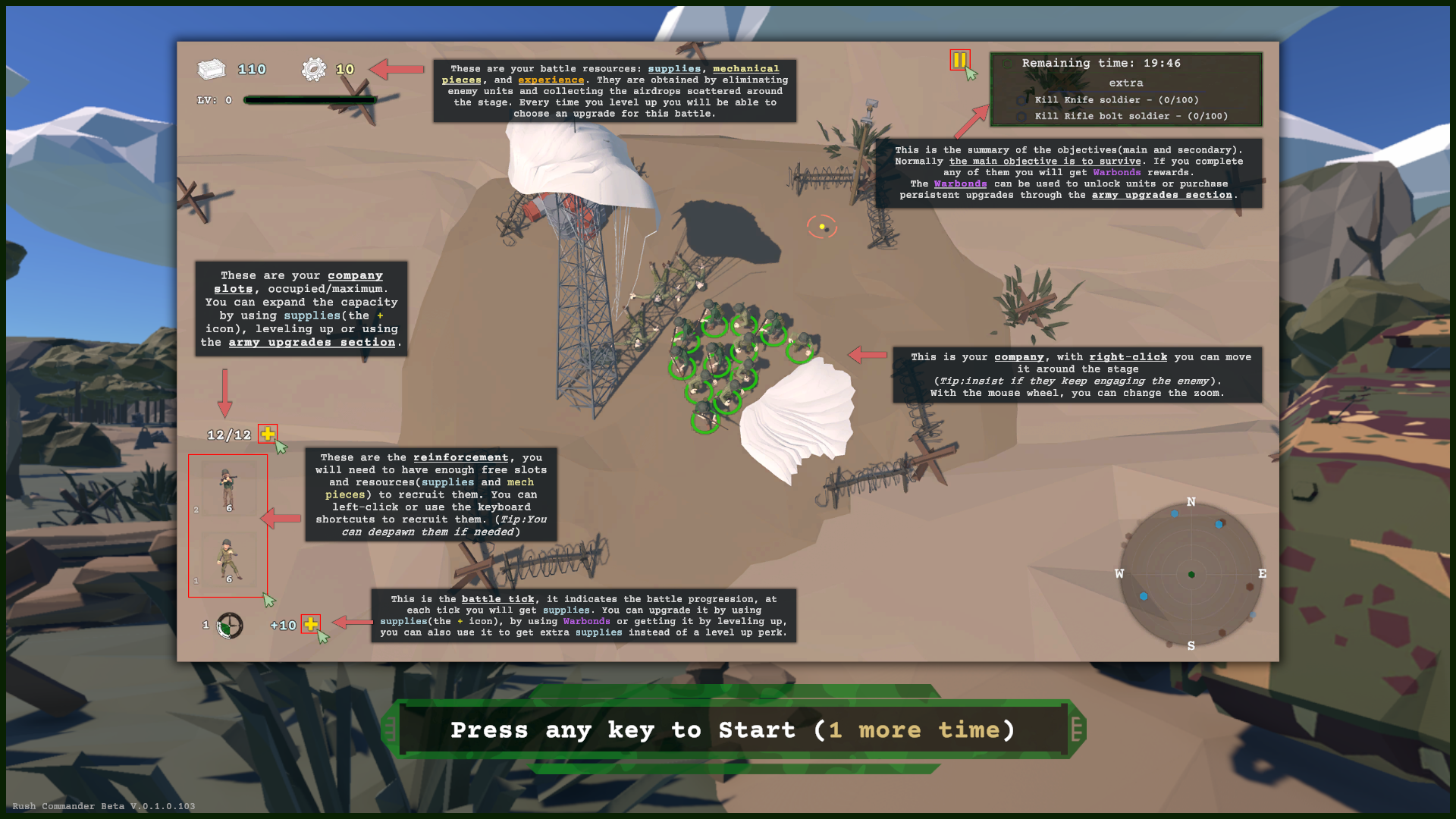Expand the extra objectives section
1456x819 pixels.
click(1127, 83)
